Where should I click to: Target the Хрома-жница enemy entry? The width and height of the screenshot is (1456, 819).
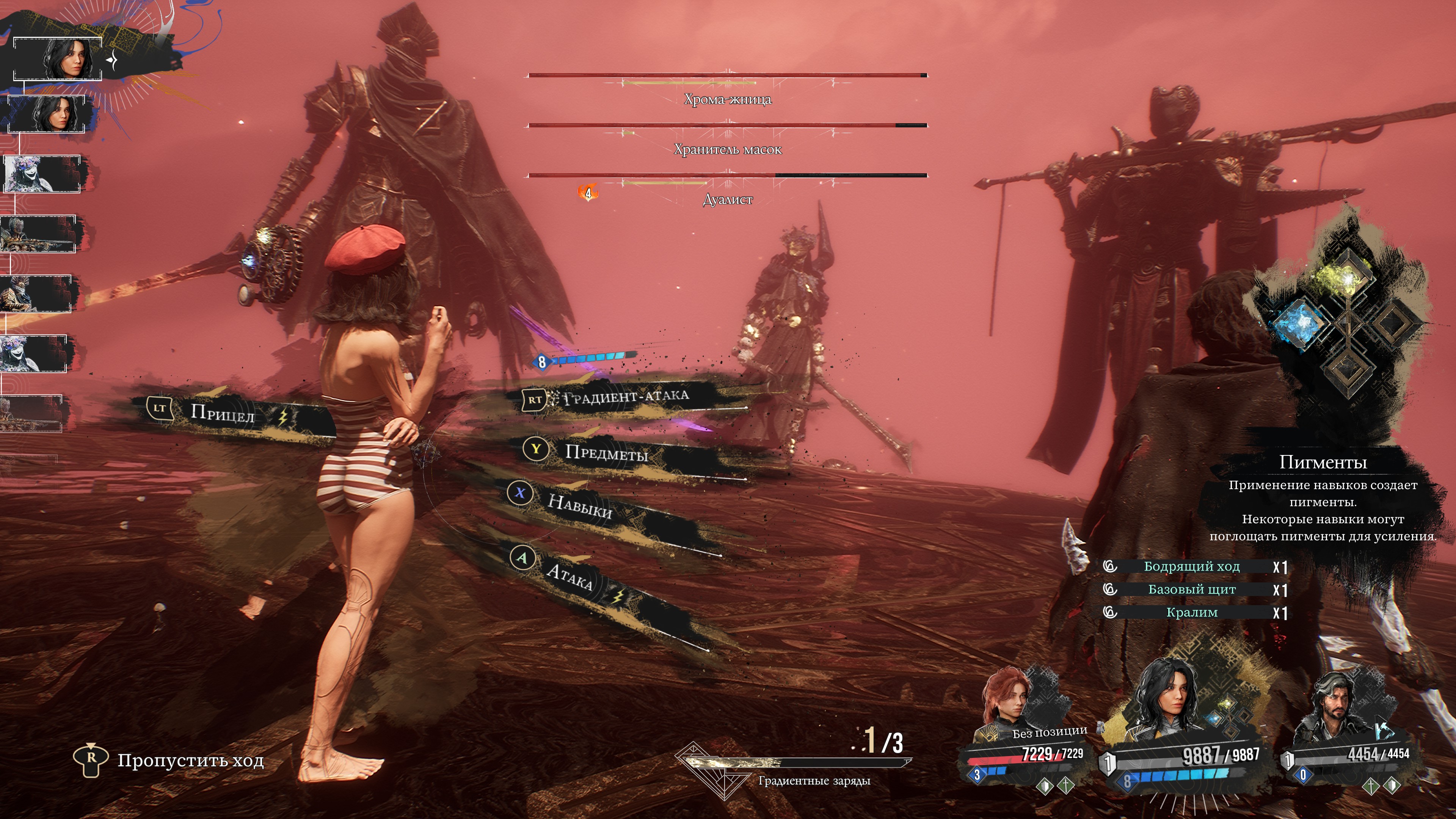(x=728, y=99)
